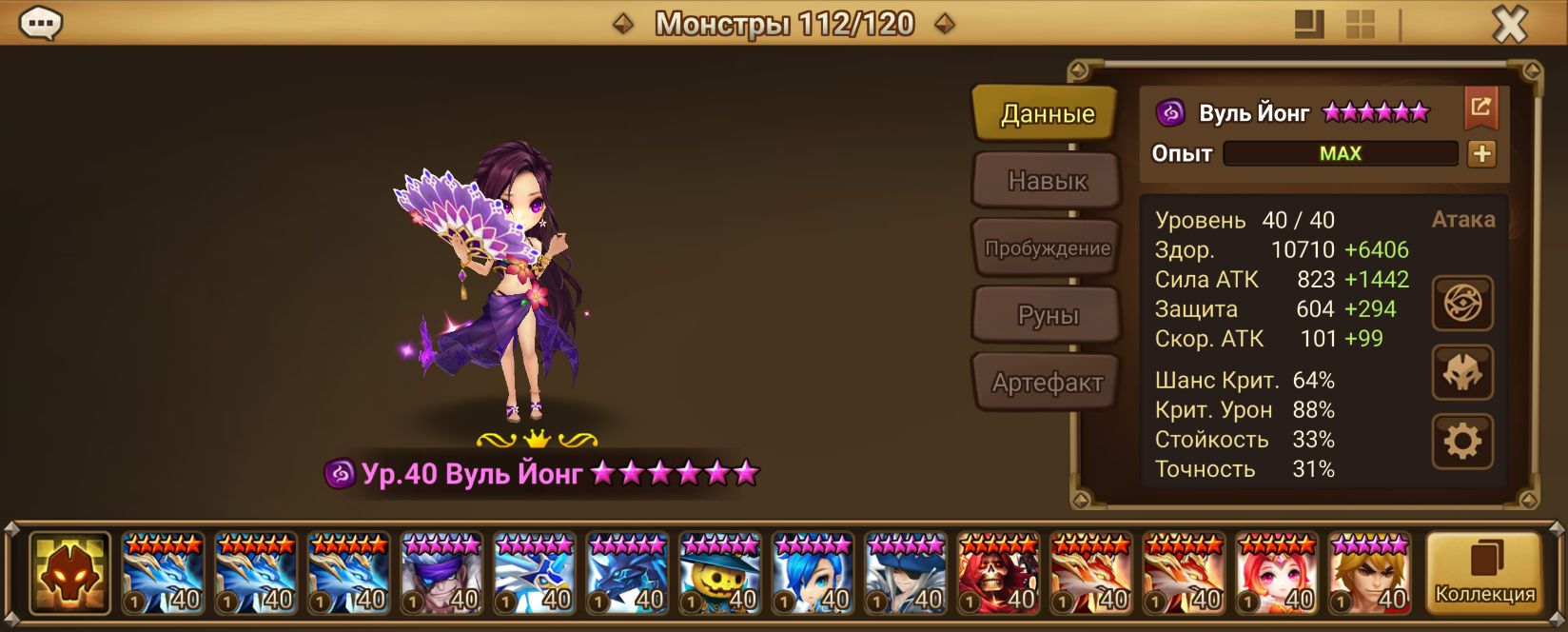1568x632 pixels.
Task: Show the Руны tab
Action: (1047, 316)
